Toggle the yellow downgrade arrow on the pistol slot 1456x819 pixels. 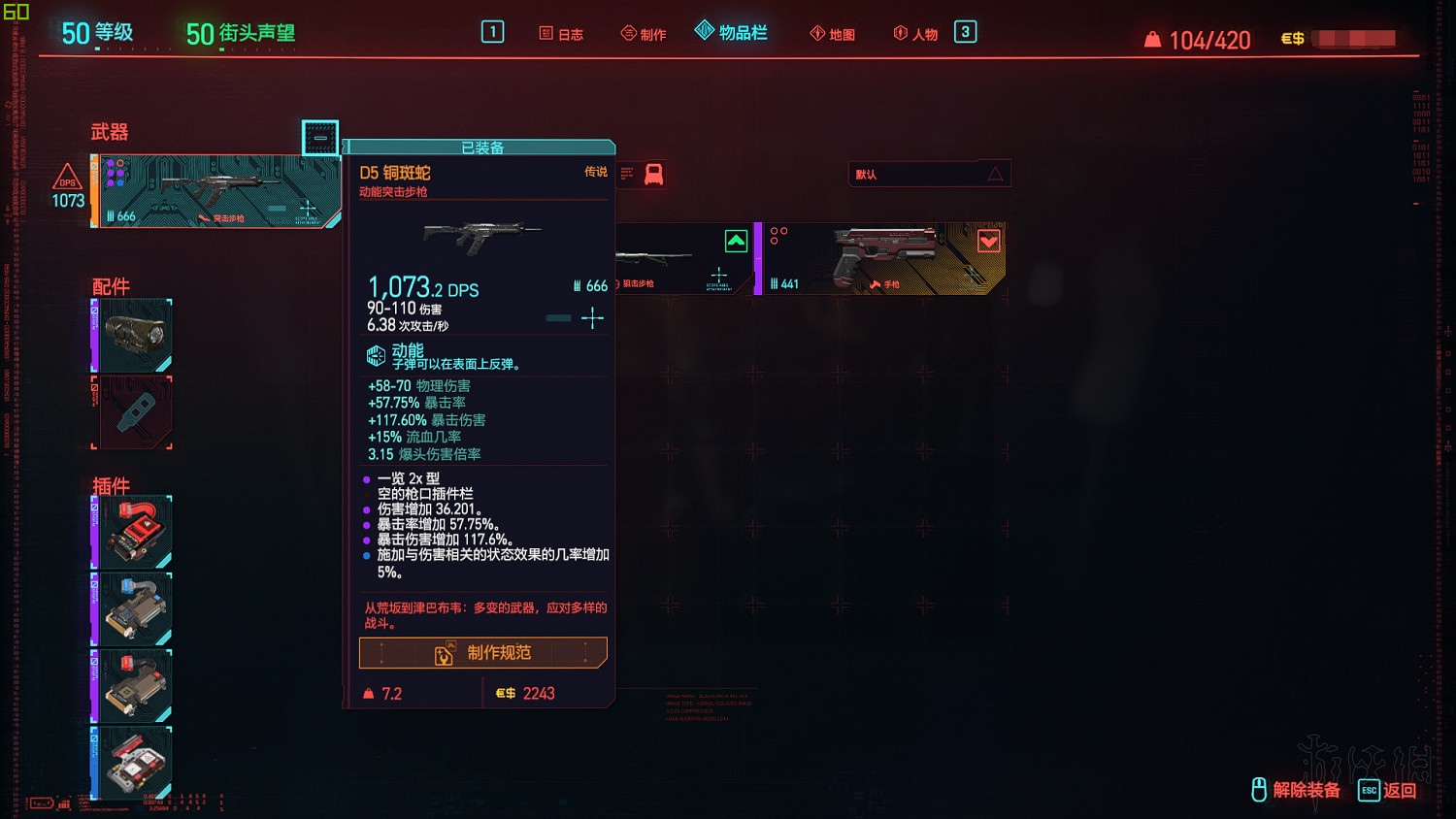[988, 241]
